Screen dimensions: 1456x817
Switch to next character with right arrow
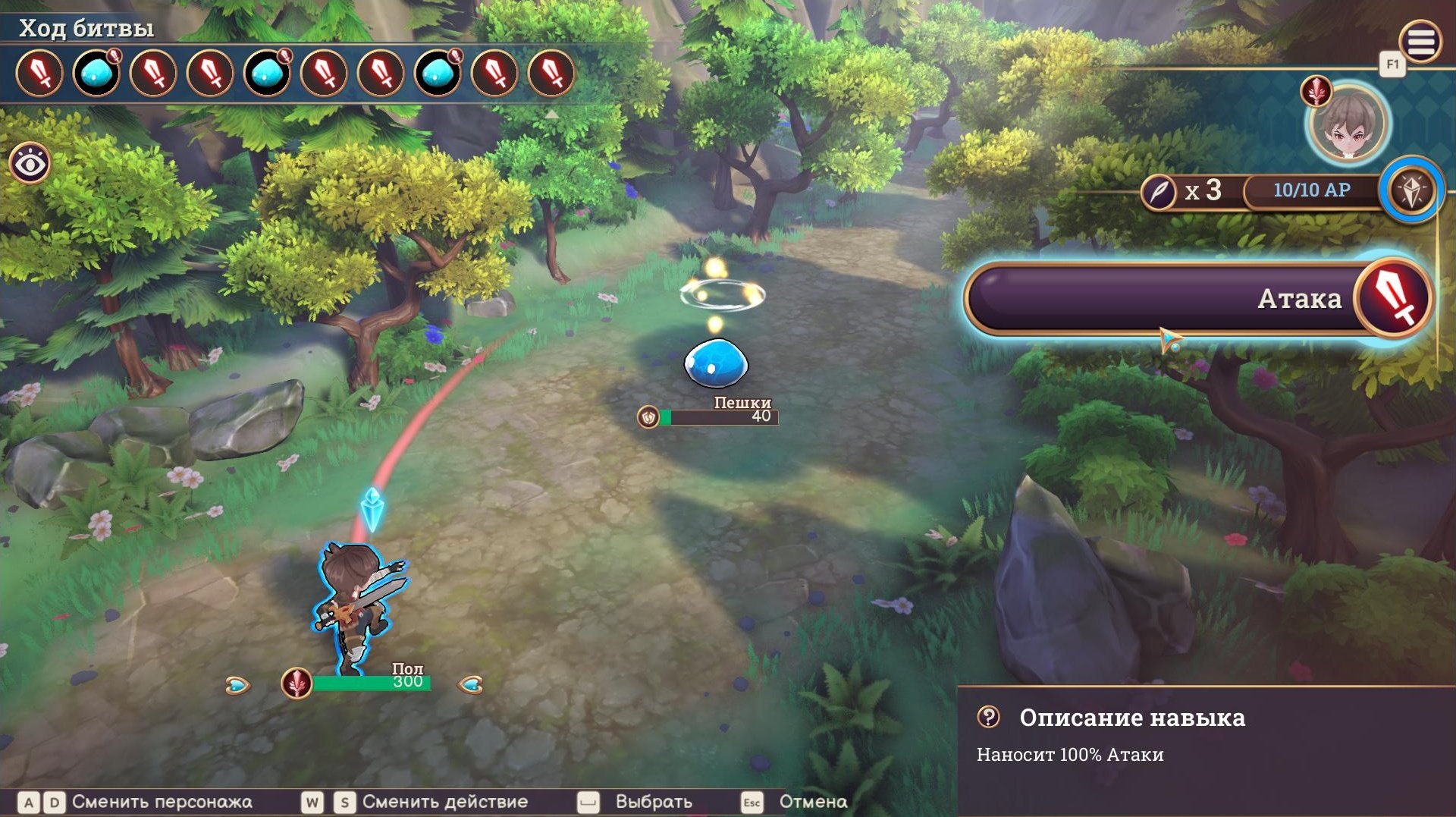[x=471, y=686]
